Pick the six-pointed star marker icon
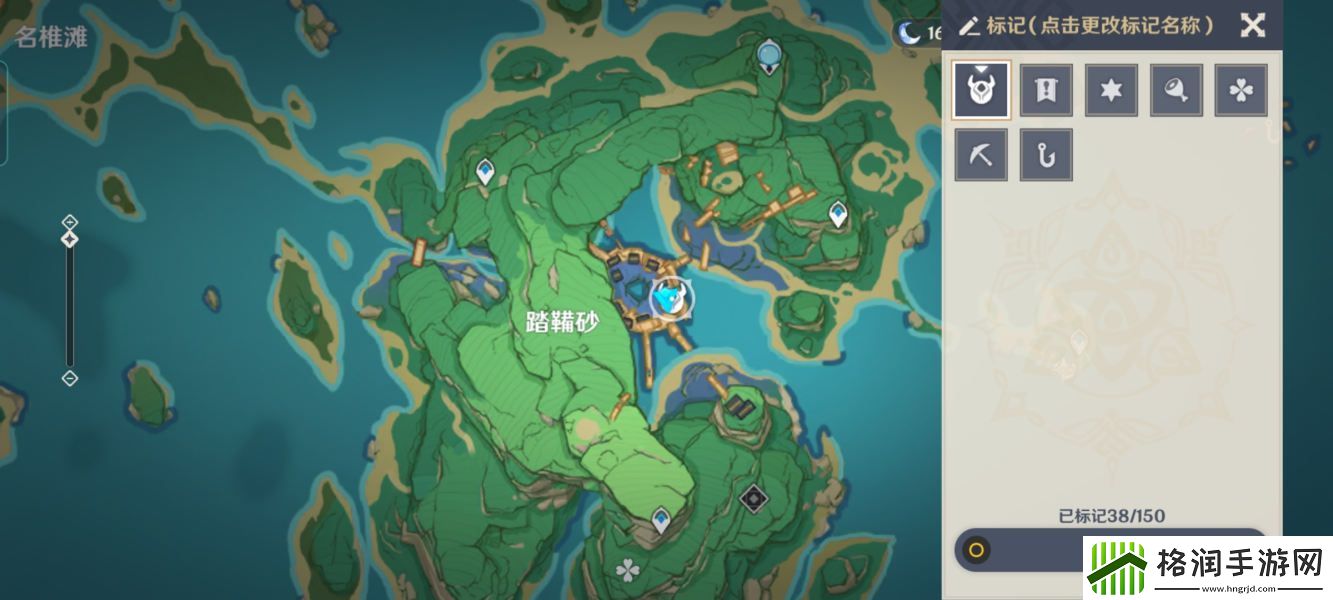 tap(1111, 90)
